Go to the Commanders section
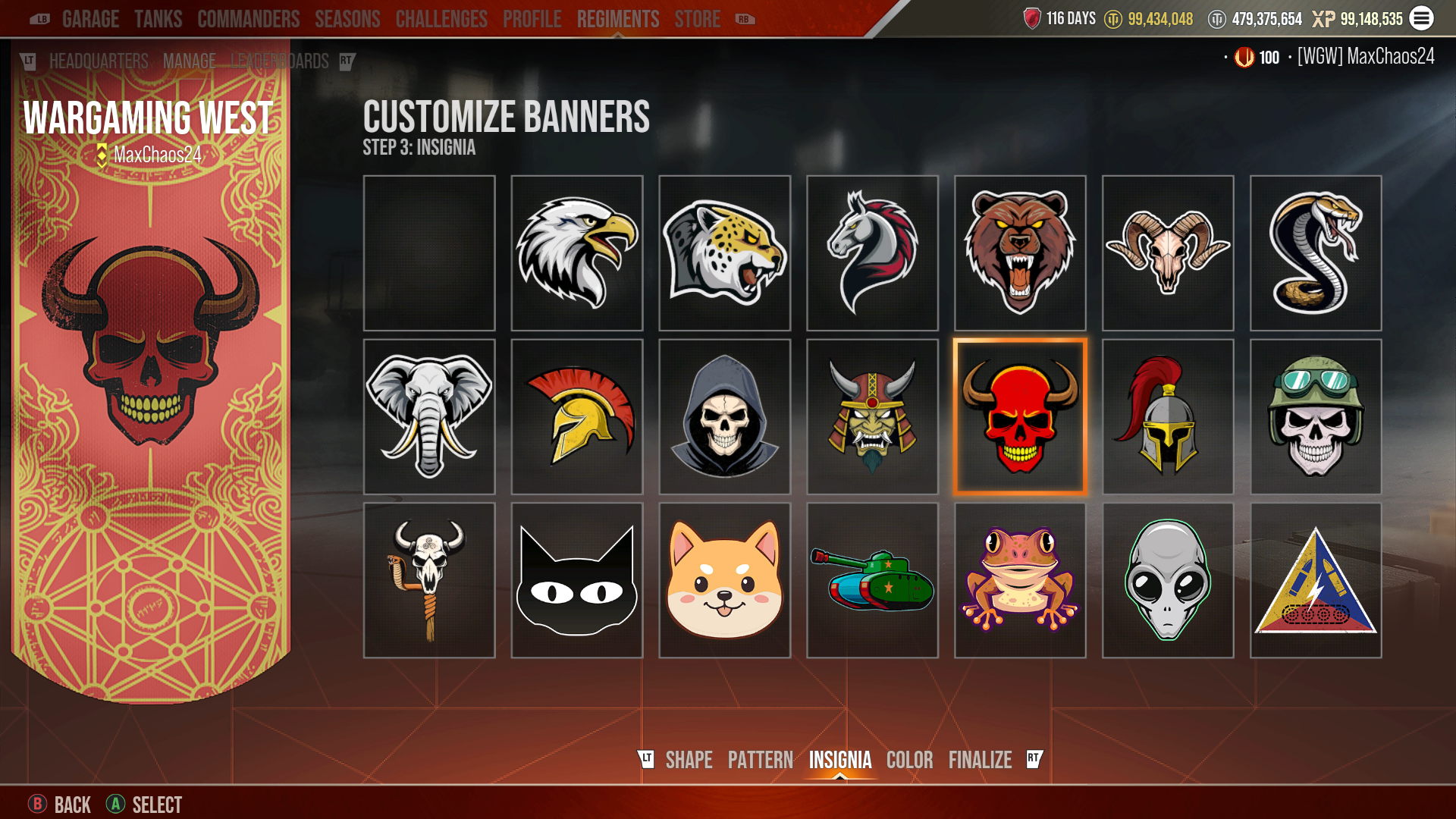1456x819 pixels. (x=248, y=19)
